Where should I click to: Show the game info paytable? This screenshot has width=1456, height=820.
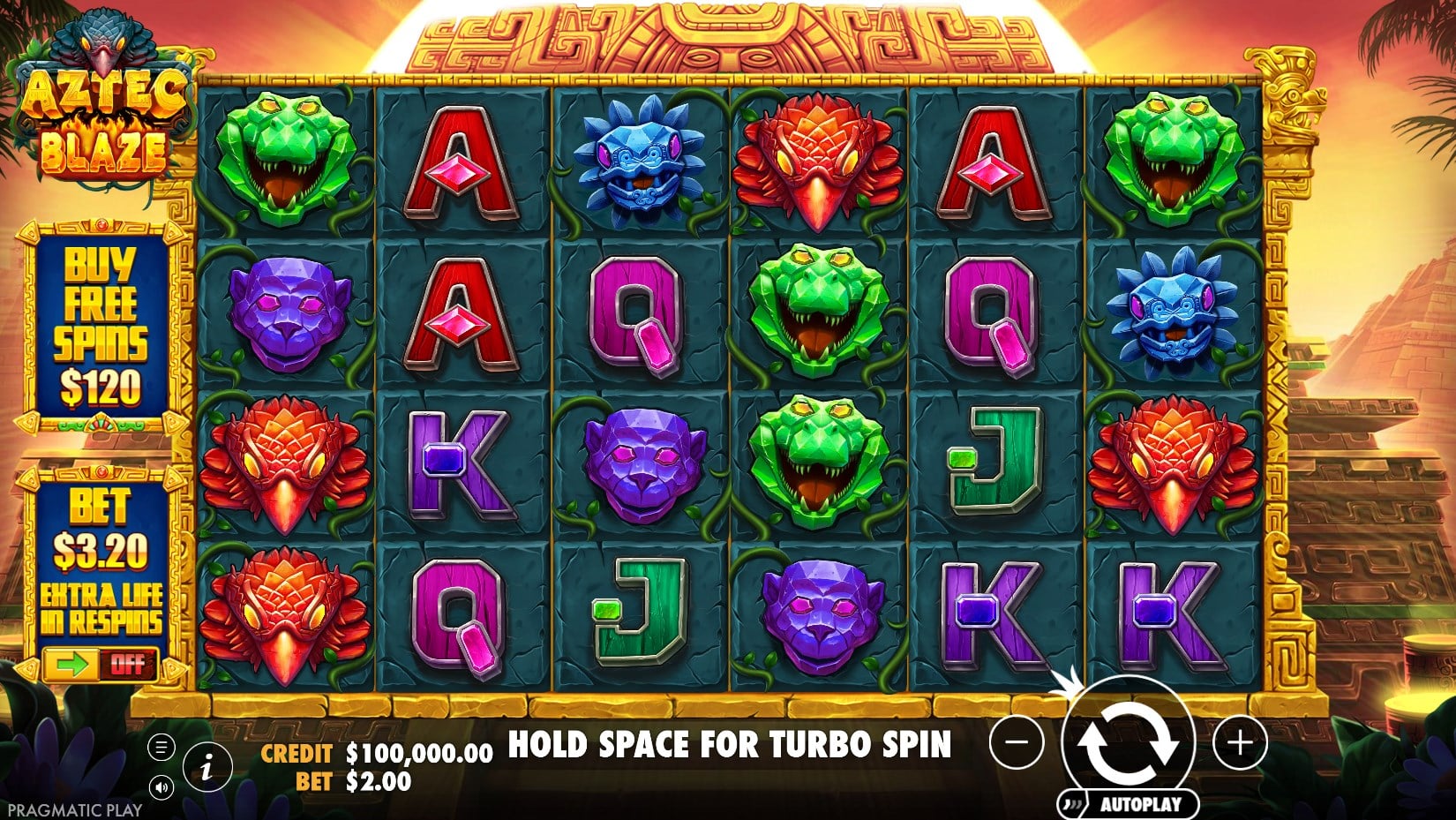point(206,768)
